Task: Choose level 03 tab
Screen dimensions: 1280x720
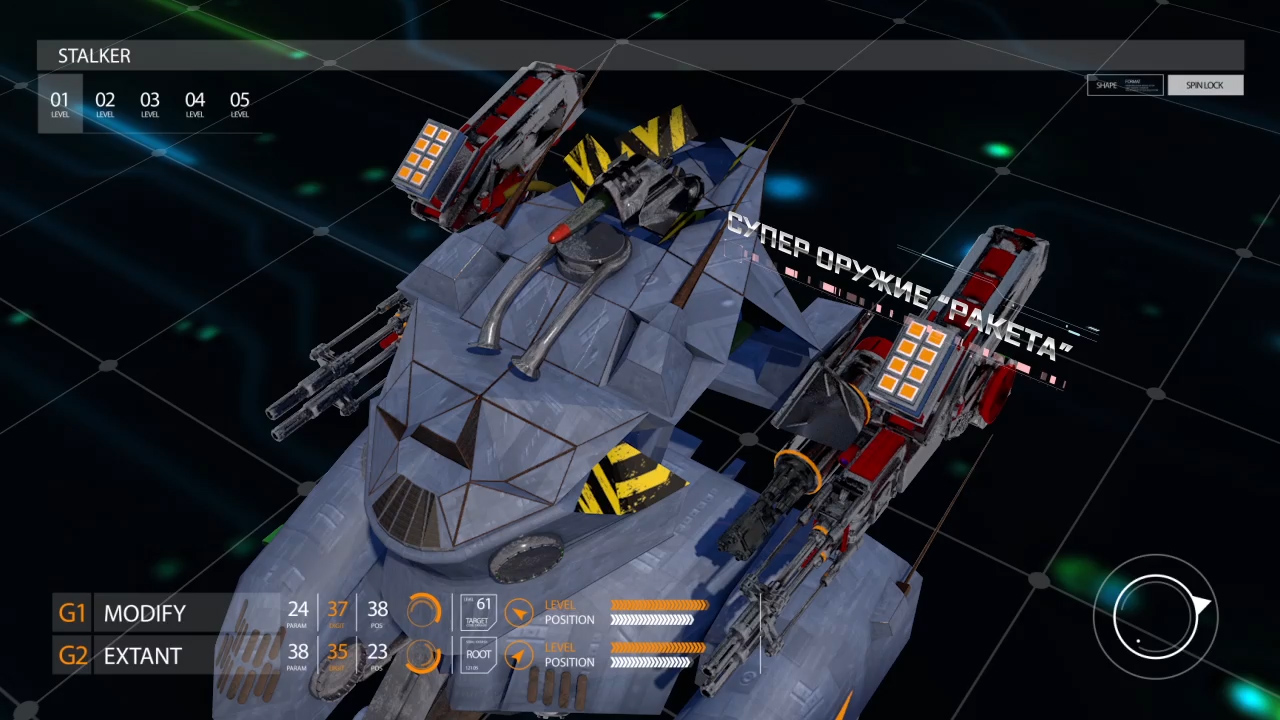Action: pos(150,103)
